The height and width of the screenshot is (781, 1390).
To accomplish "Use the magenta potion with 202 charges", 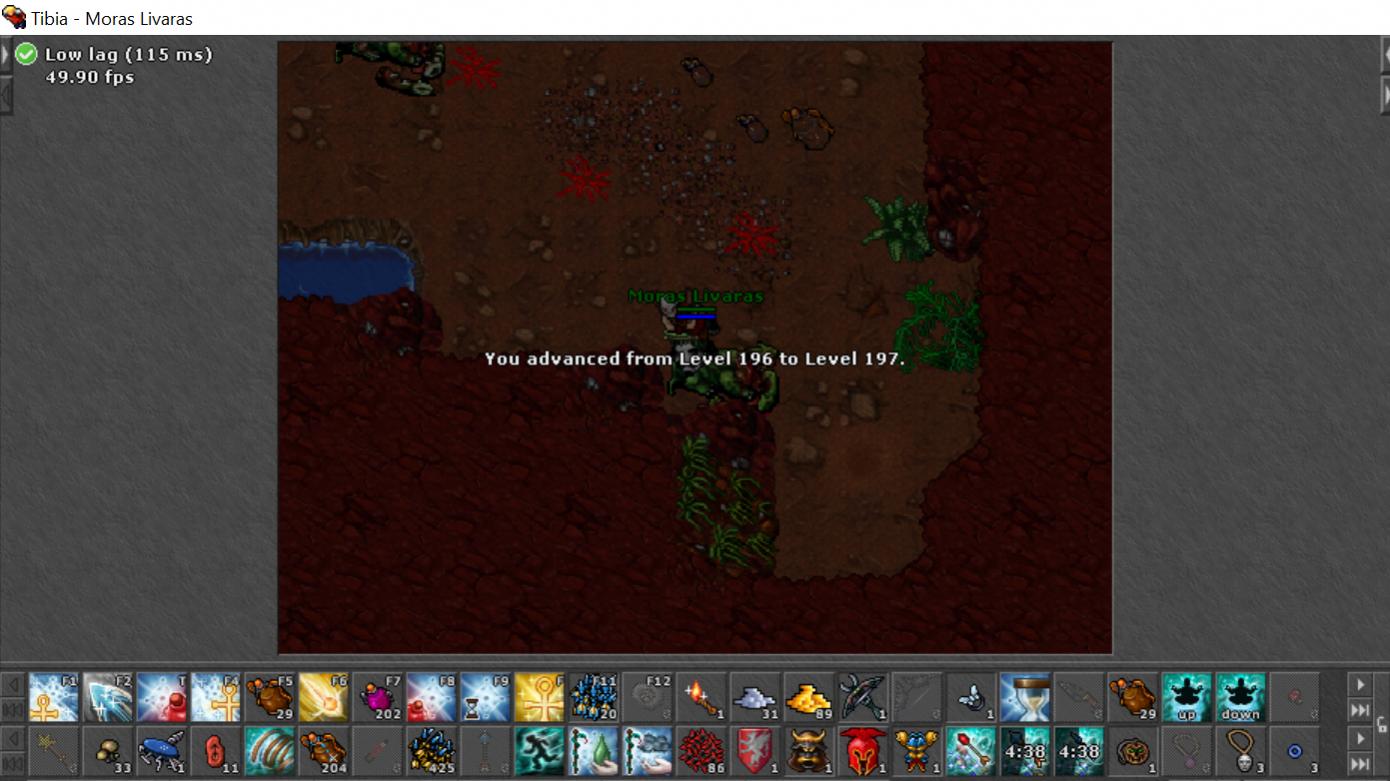I will click(378, 697).
